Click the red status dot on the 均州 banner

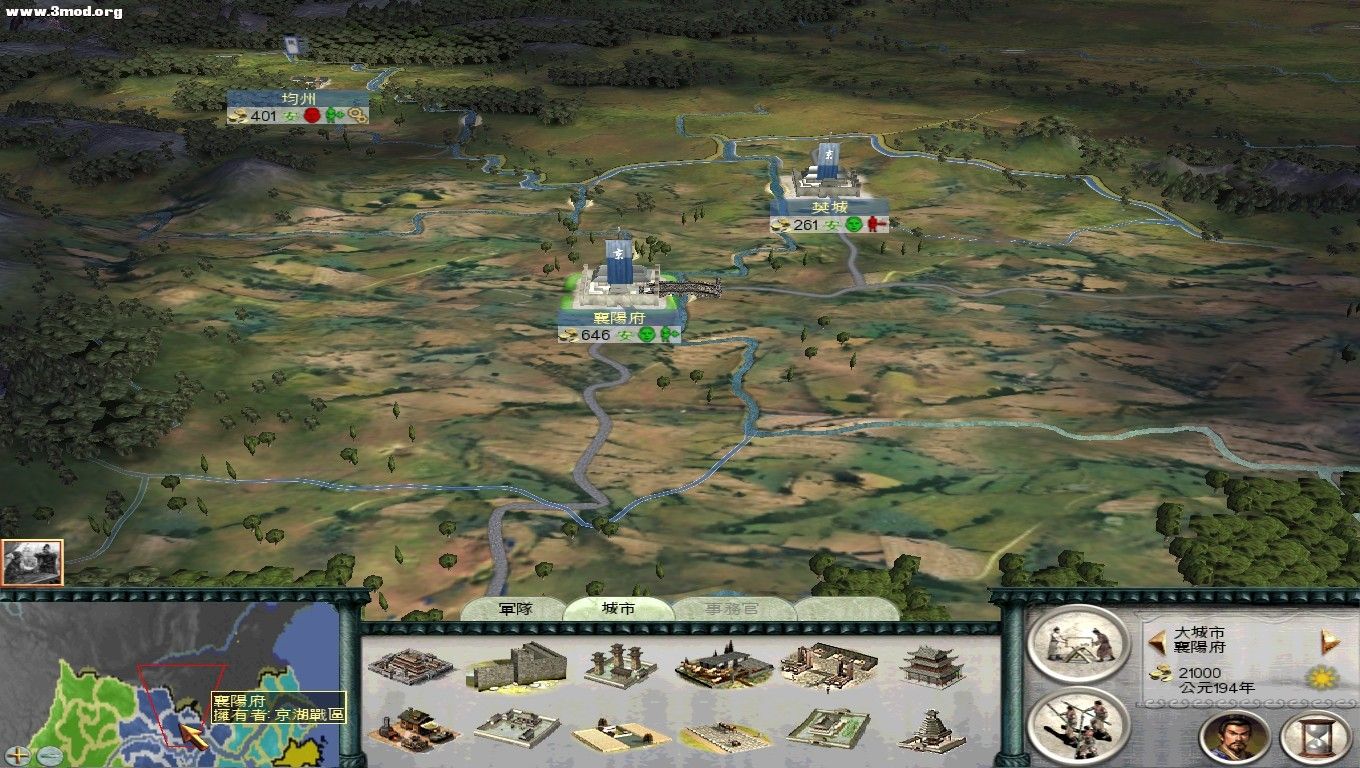click(312, 116)
